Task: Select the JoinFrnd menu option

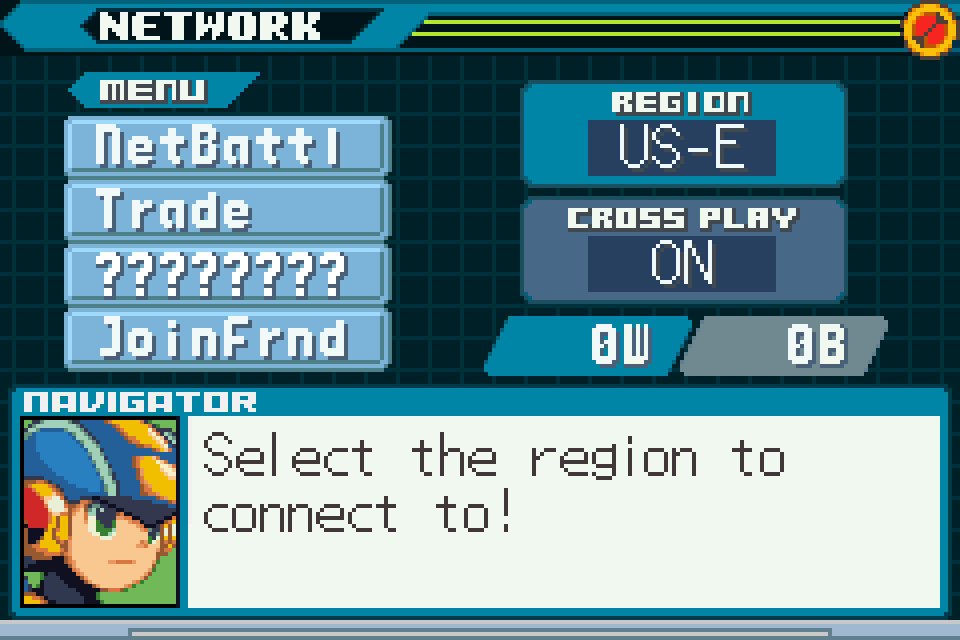Action: pos(225,337)
